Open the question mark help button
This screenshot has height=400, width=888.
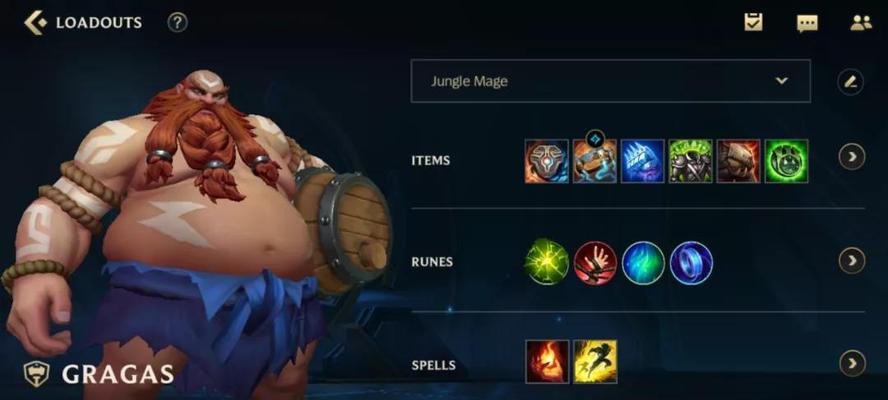pyautogui.click(x=177, y=22)
